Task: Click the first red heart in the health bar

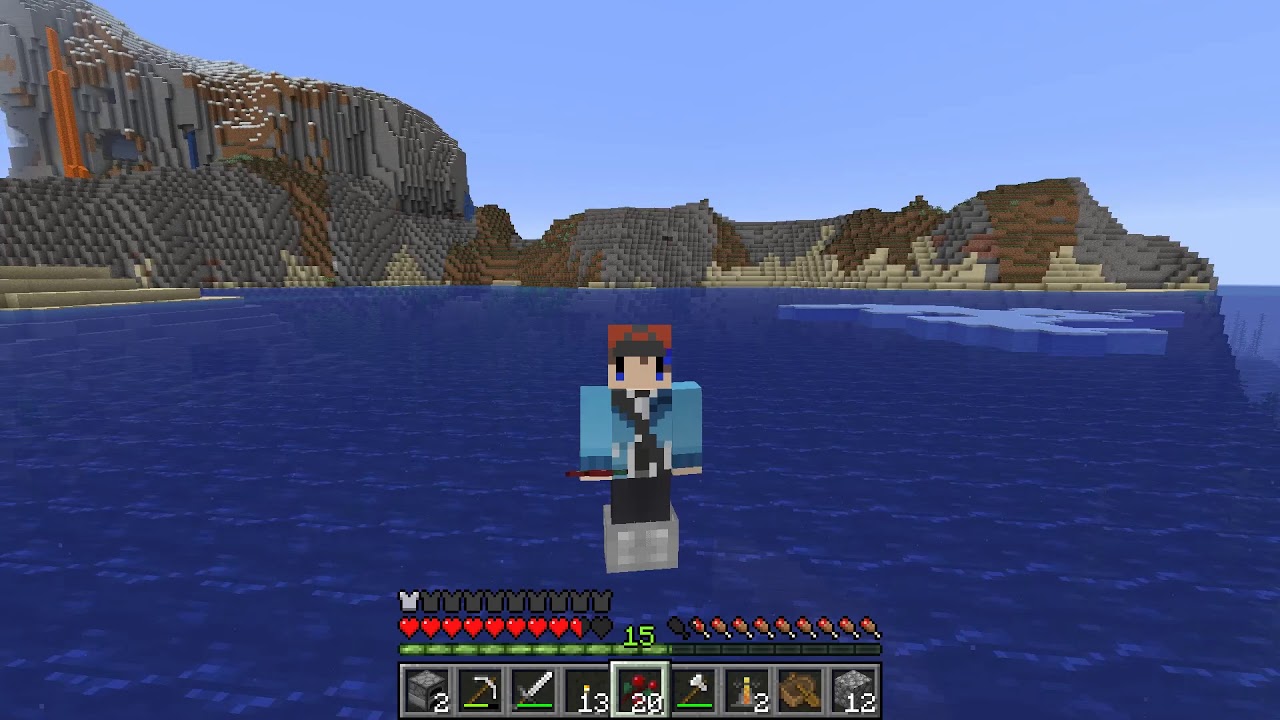Action: (x=408, y=628)
